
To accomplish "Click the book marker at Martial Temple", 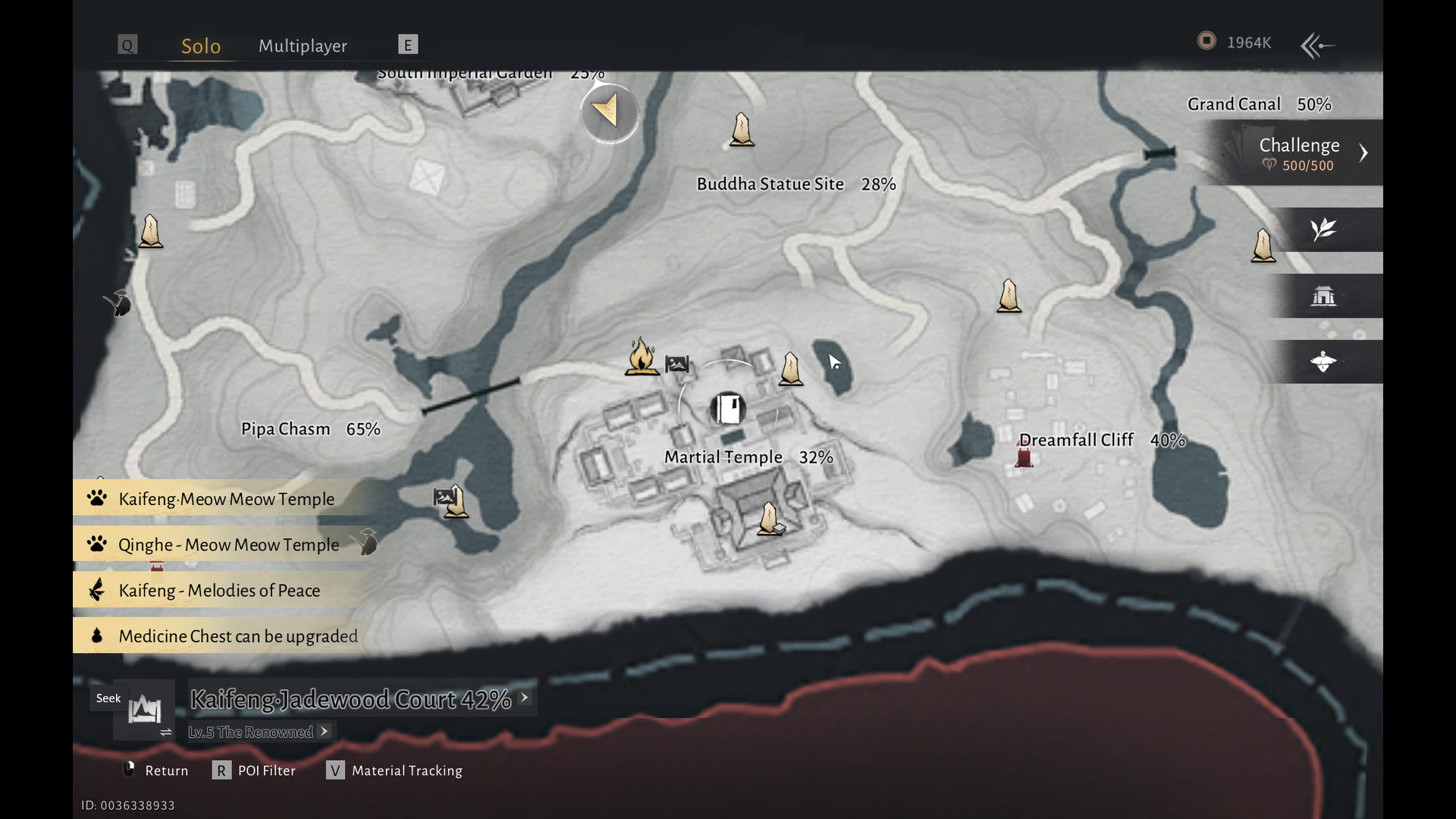I will pyautogui.click(x=728, y=409).
